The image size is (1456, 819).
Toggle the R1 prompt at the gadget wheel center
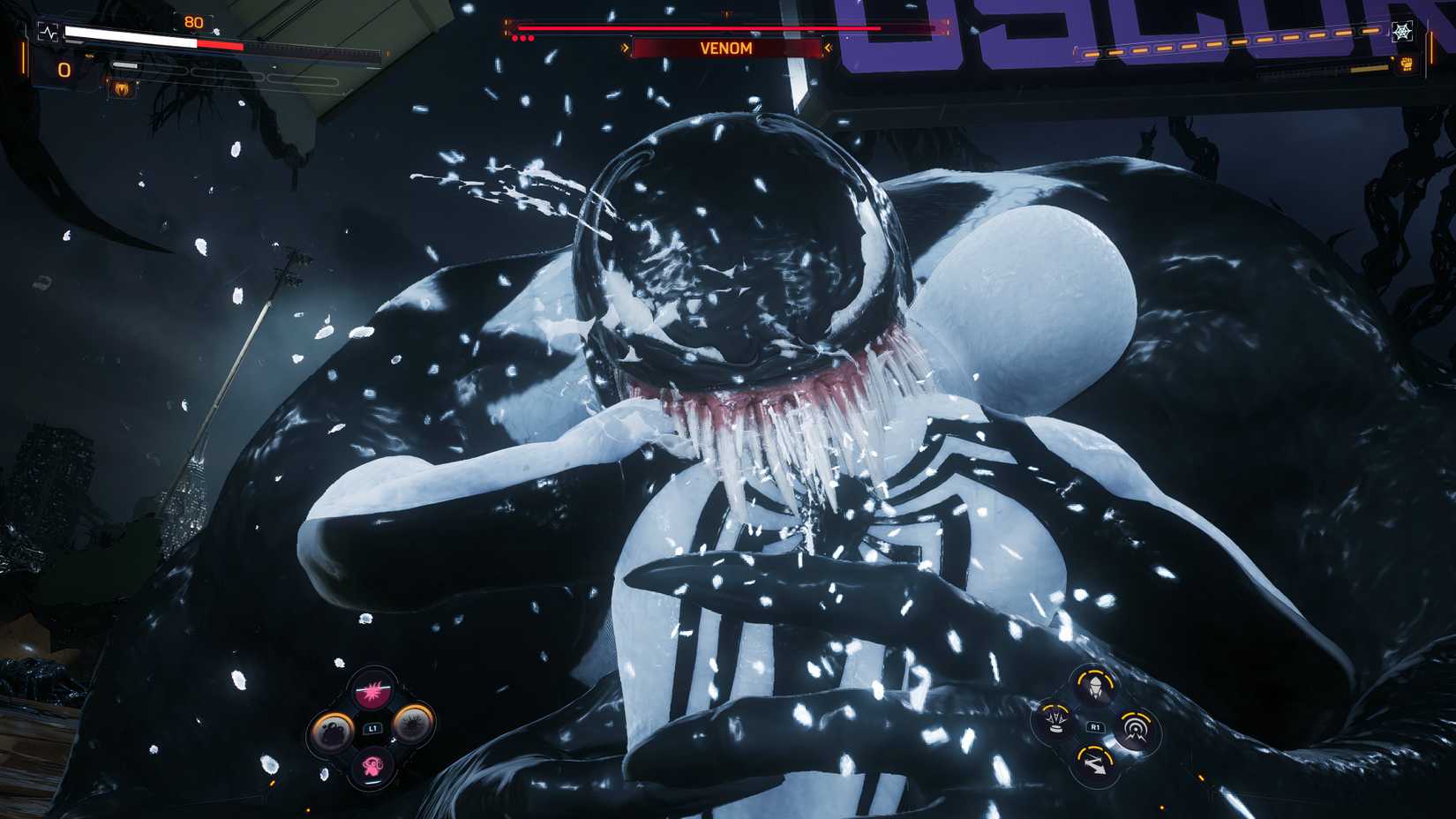tap(1095, 725)
